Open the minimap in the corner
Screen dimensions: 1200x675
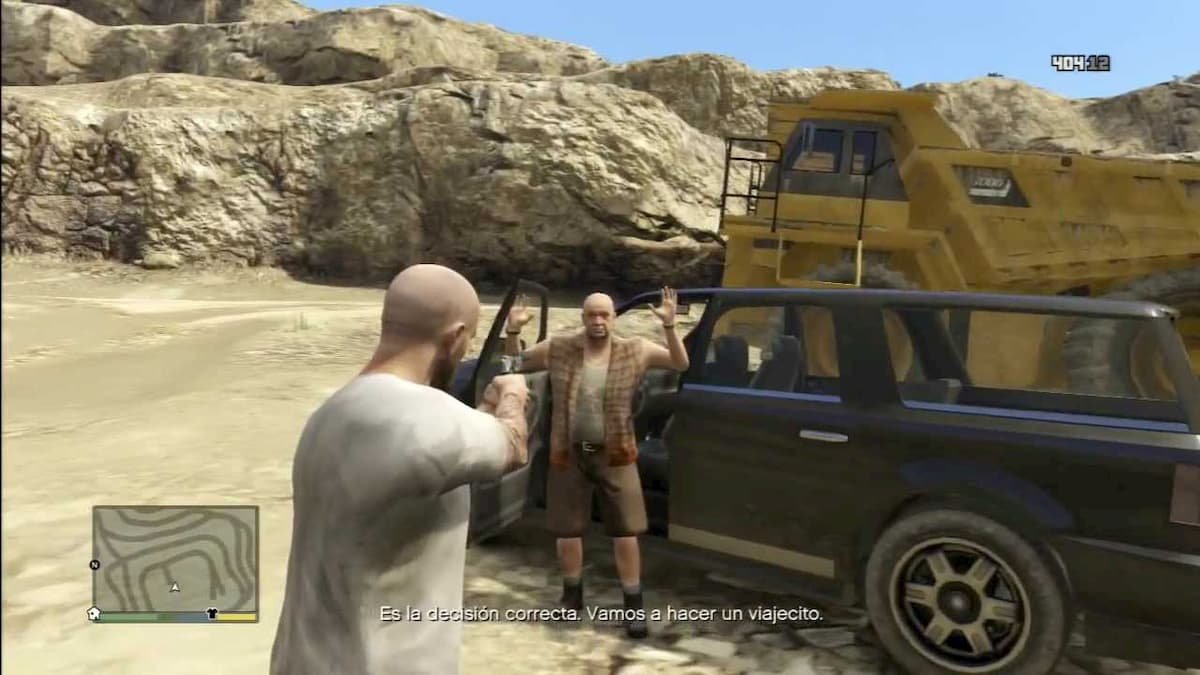tap(175, 558)
